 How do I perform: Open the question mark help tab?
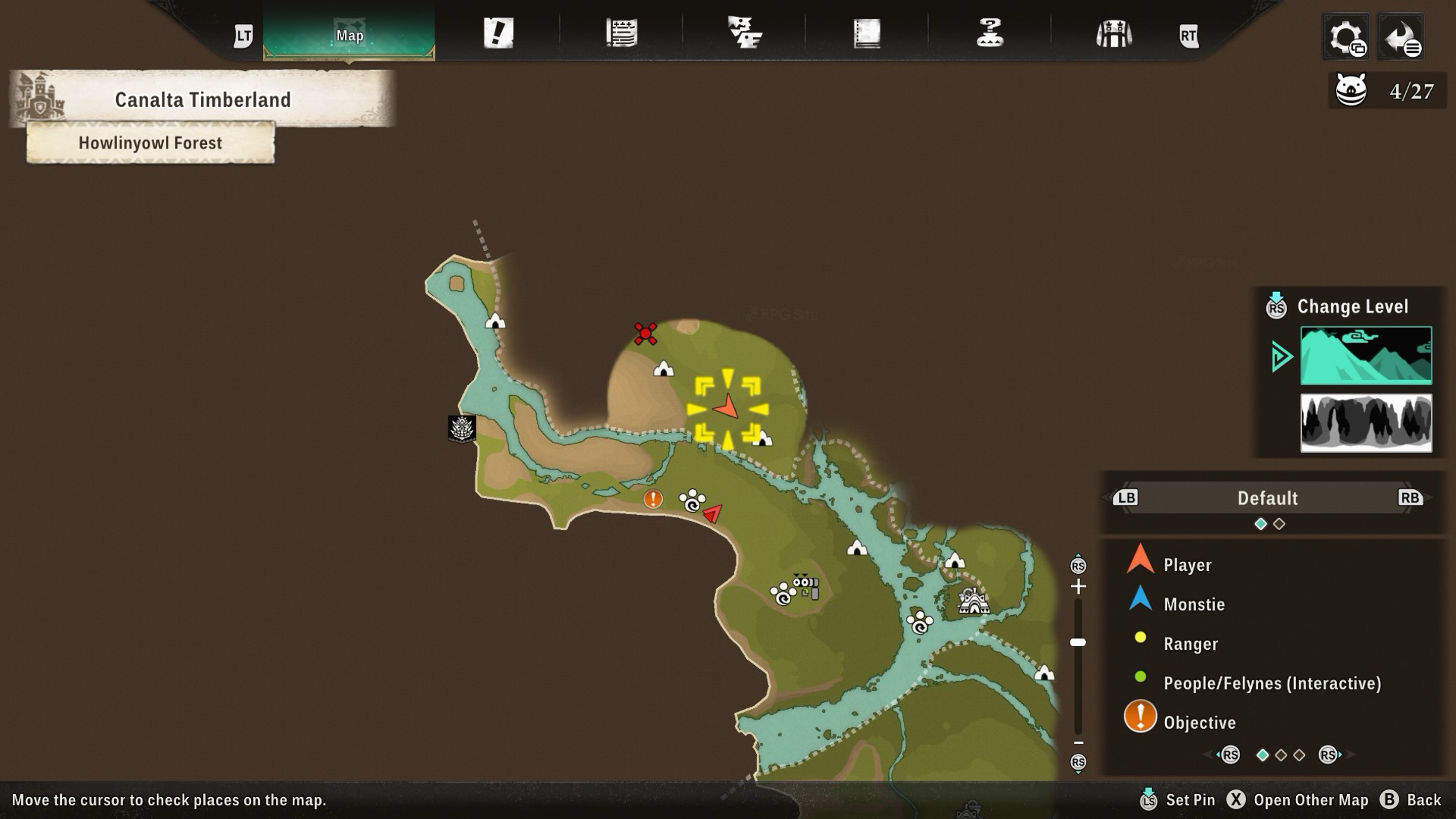click(x=990, y=33)
